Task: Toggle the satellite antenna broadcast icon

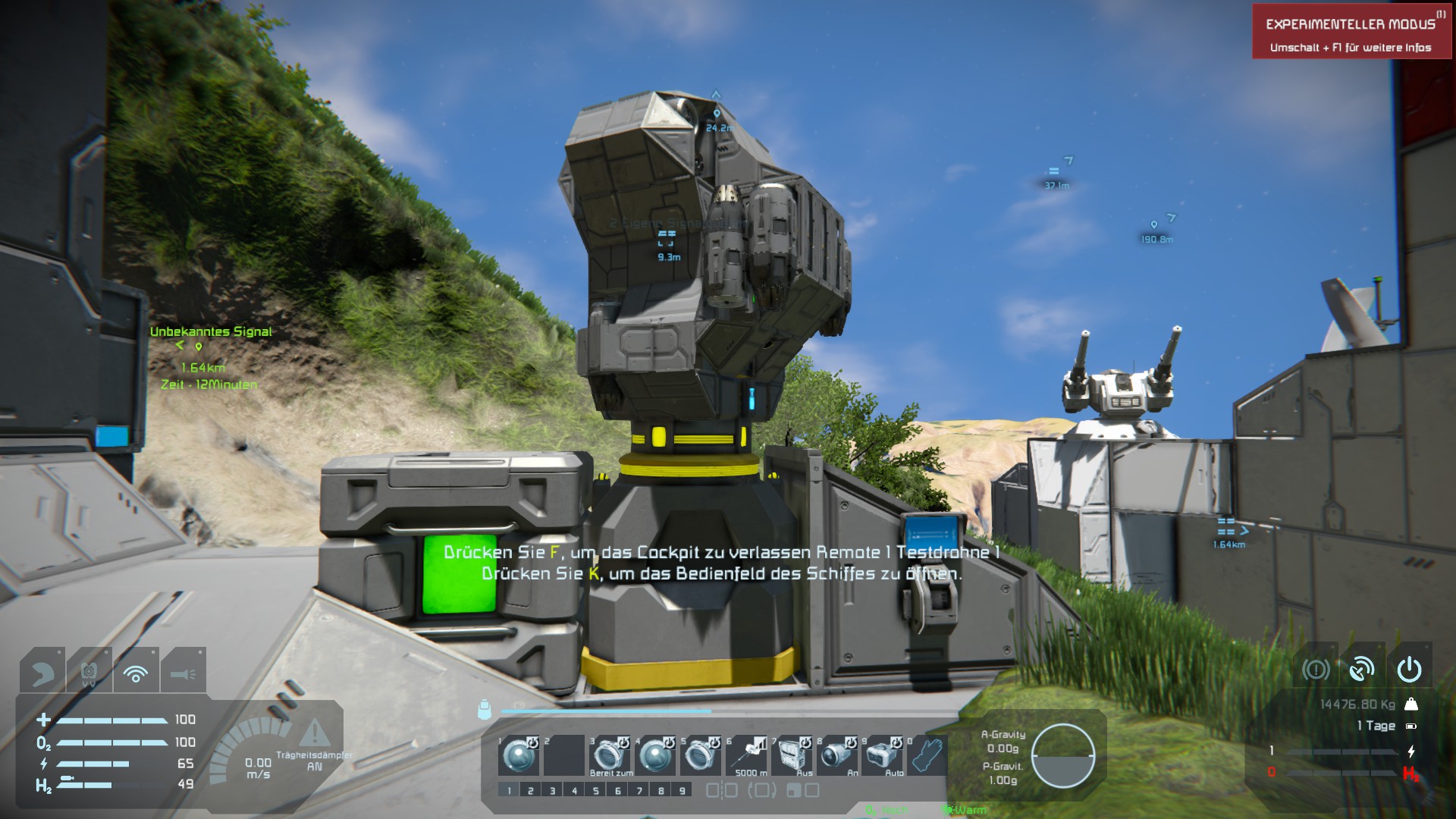Action: [1362, 669]
